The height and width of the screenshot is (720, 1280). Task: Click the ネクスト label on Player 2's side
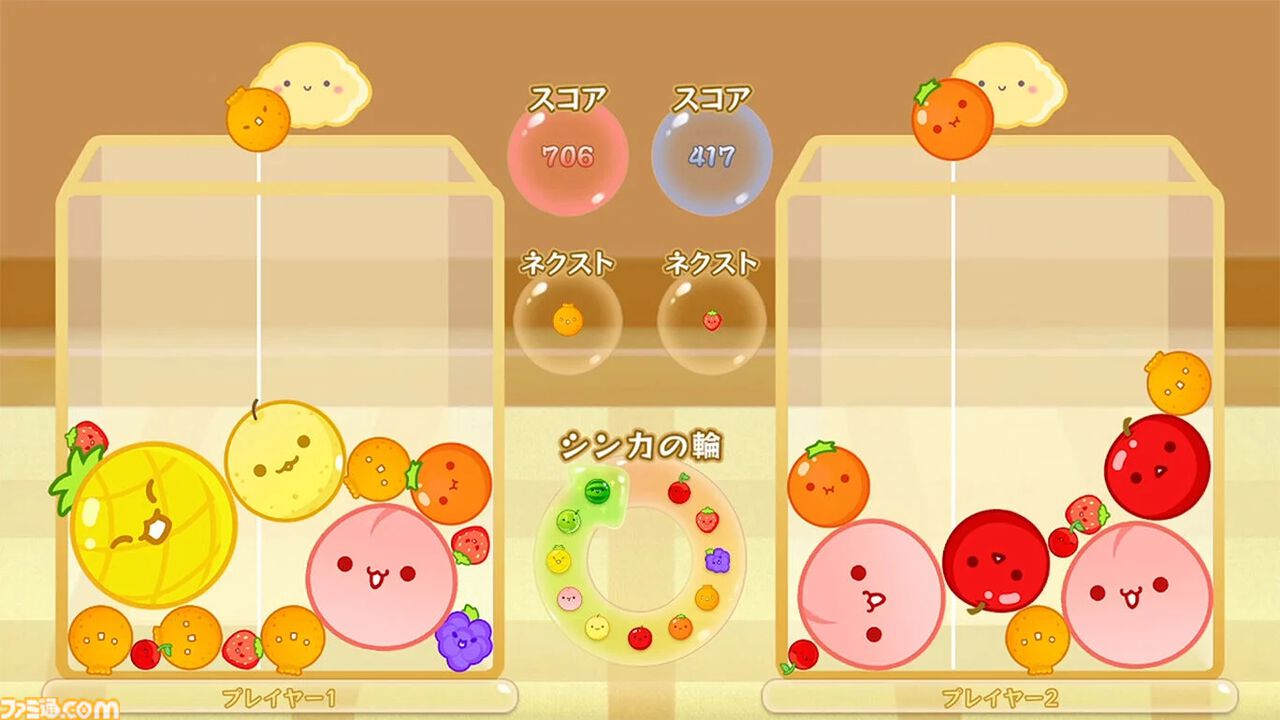coord(712,263)
